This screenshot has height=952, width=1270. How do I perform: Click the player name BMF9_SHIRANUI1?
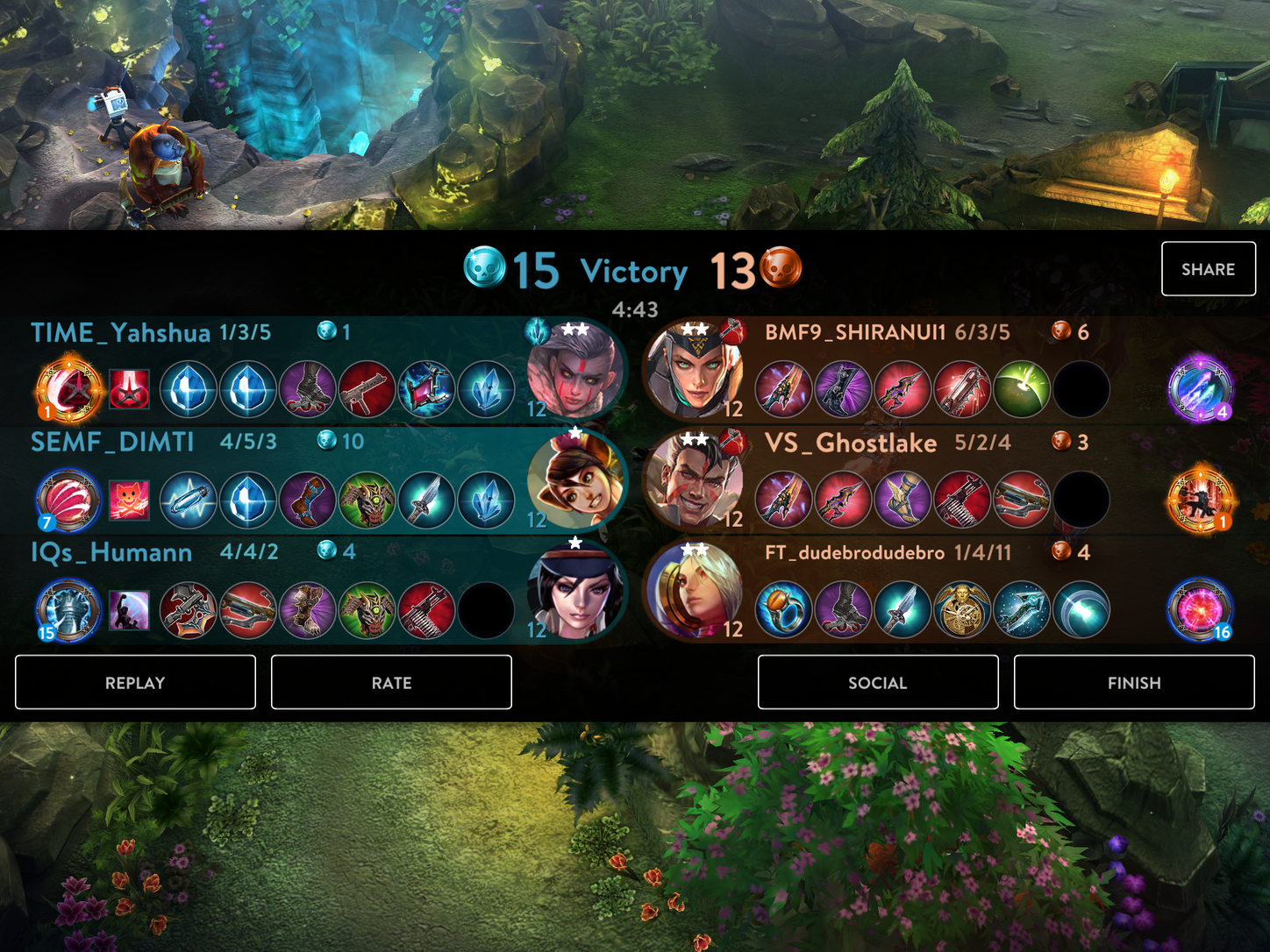click(x=855, y=333)
